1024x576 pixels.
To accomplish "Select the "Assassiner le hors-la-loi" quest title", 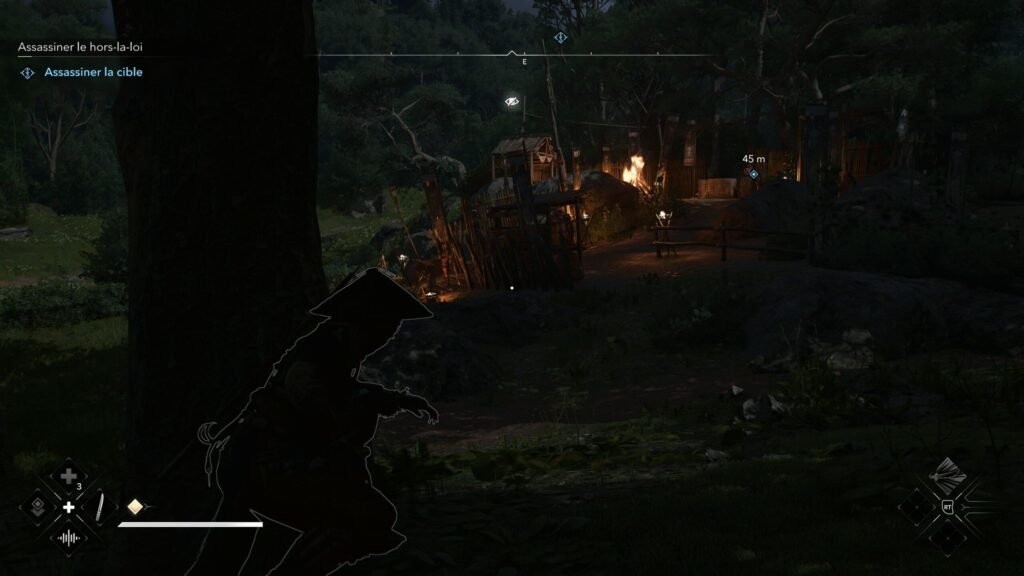I will [x=83, y=47].
